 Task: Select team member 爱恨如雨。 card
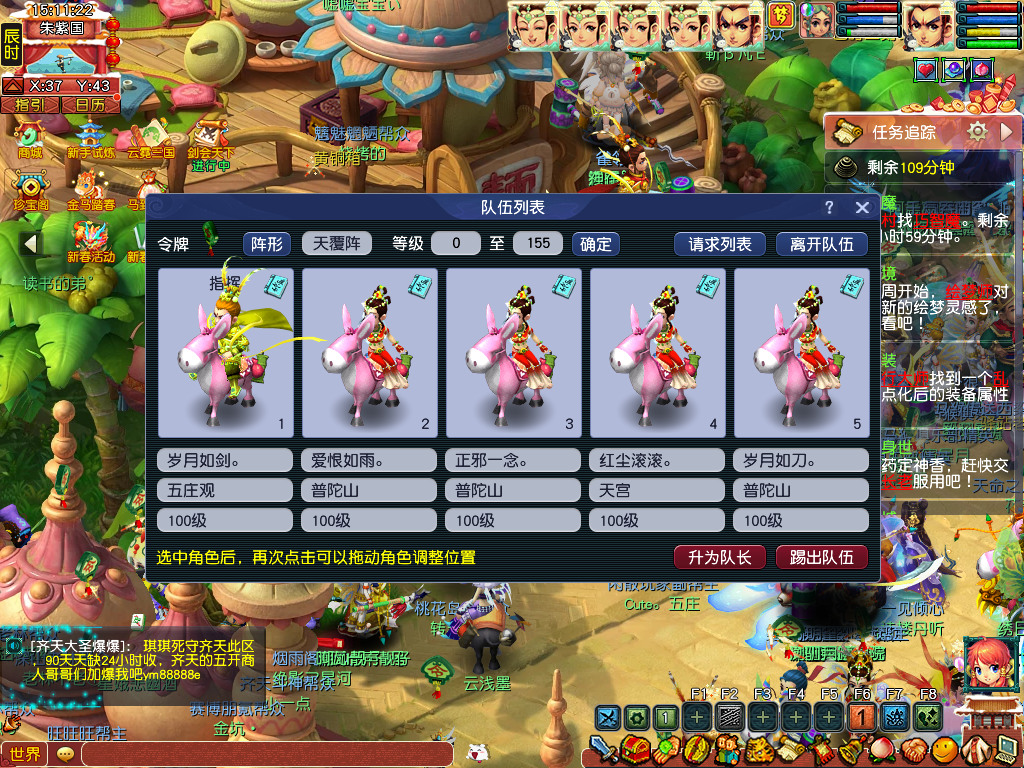click(x=369, y=352)
